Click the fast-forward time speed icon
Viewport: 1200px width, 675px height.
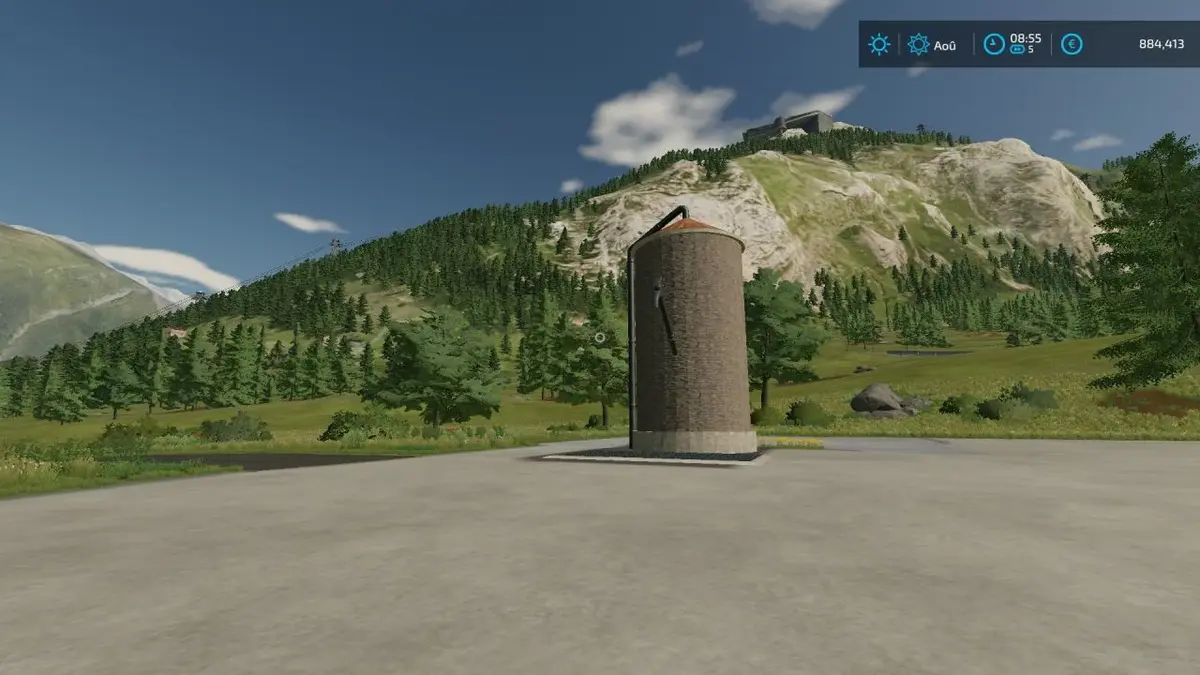[x=1018, y=49]
